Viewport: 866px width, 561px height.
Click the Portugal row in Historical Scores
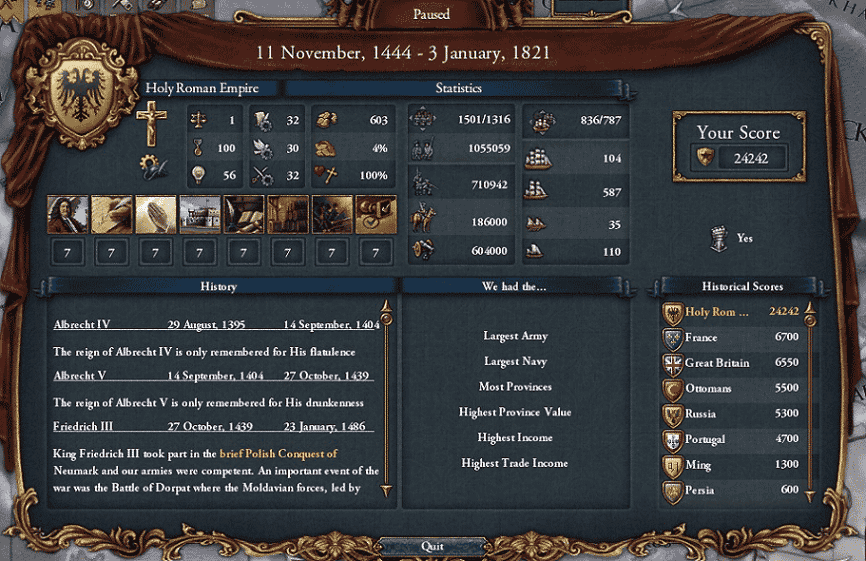(735, 439)
